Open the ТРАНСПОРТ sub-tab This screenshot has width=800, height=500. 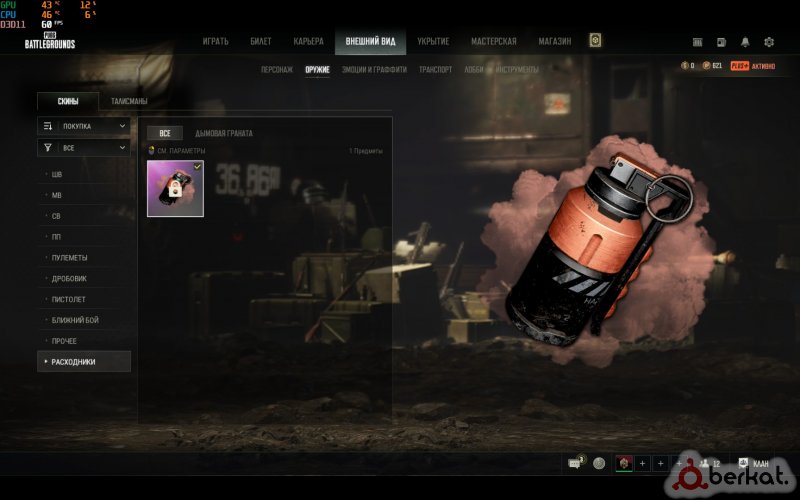coord(435,70)
